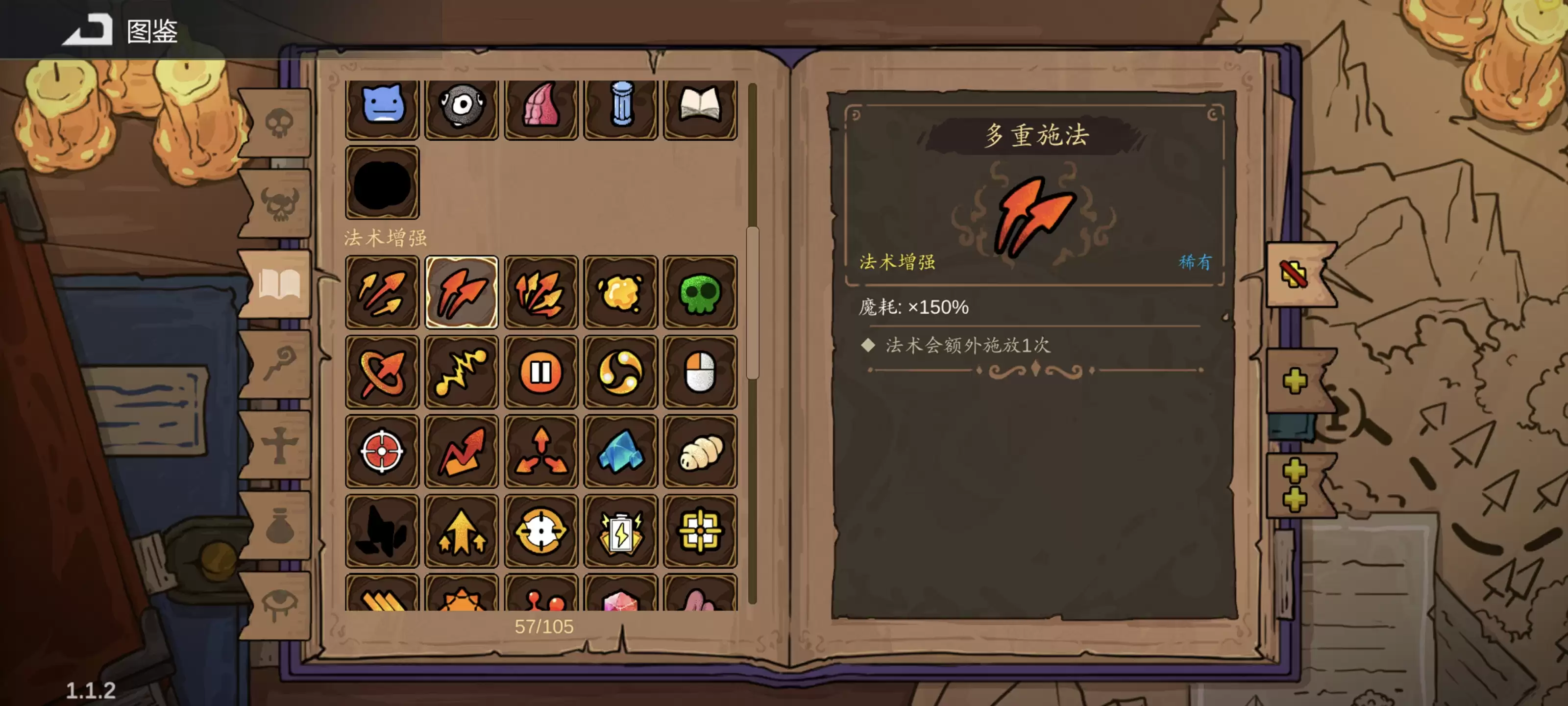Select the battery energy enhancement icon
Viewport: 1568px width, 706px height.
(x=621, y=530)
